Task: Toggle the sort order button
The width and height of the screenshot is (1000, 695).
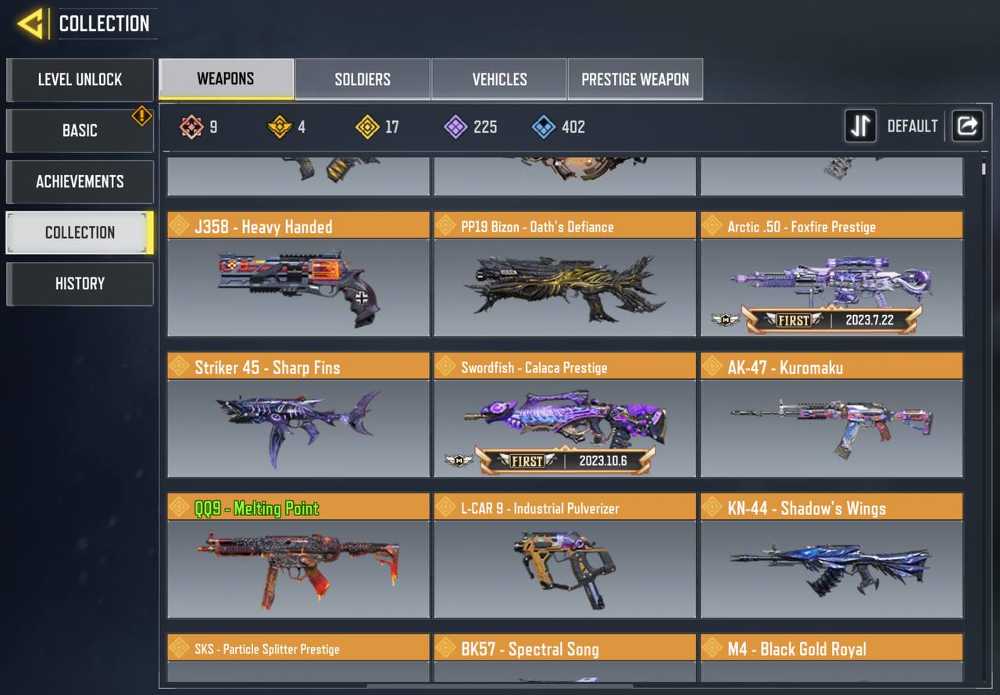Action: [x=860, y=126]
